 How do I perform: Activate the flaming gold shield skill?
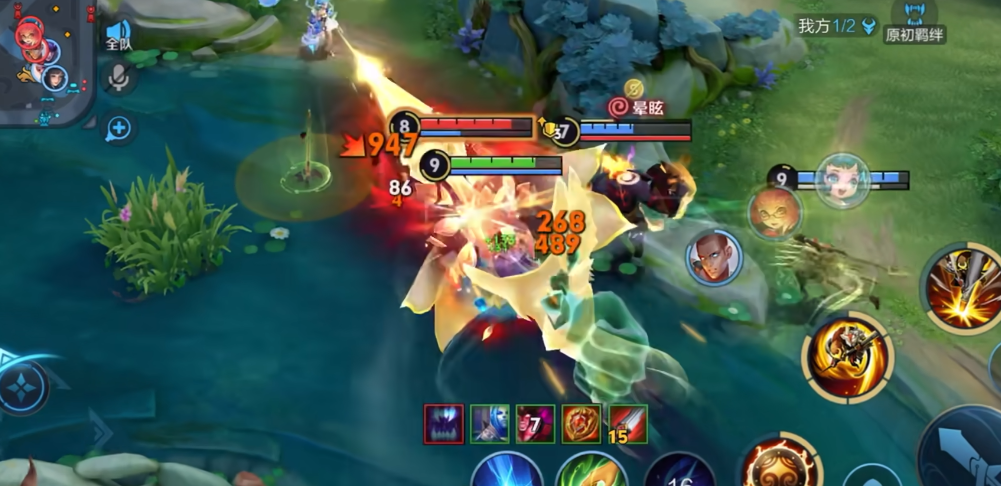point(779,464)
